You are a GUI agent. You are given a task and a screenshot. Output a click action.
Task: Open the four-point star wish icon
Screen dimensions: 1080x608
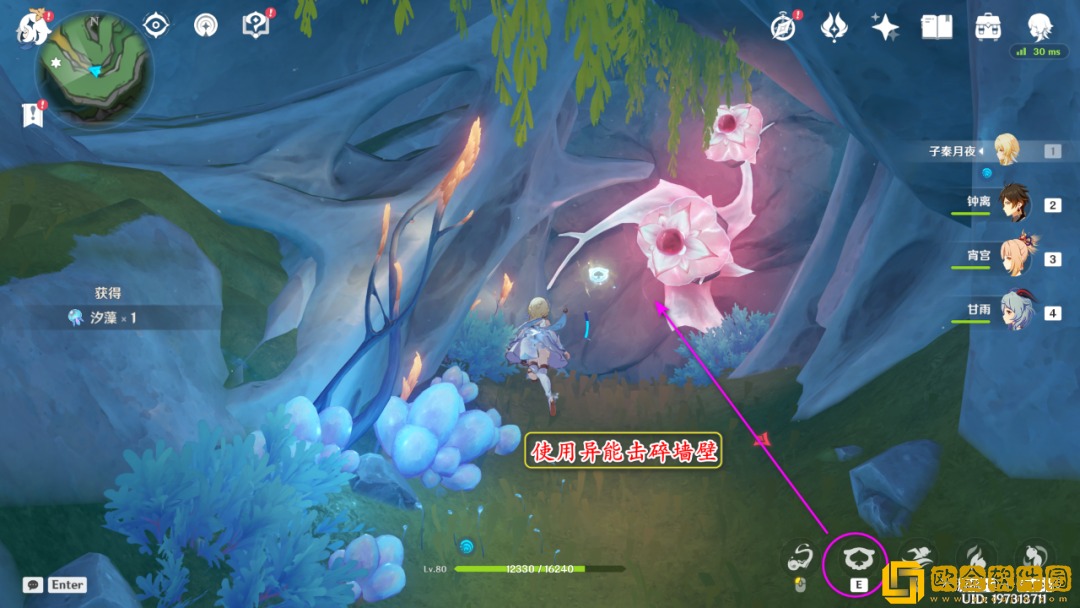pos(885,27)
